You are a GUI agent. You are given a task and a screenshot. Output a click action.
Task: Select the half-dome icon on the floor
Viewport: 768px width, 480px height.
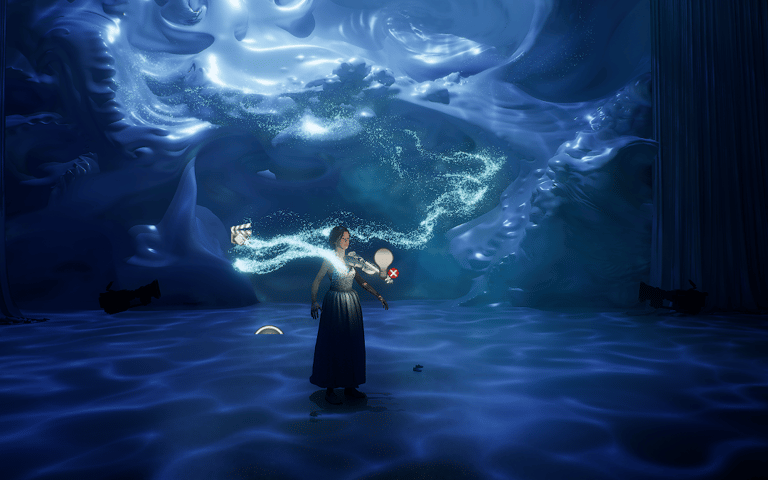pyautogui.click(x=268, y=330)
